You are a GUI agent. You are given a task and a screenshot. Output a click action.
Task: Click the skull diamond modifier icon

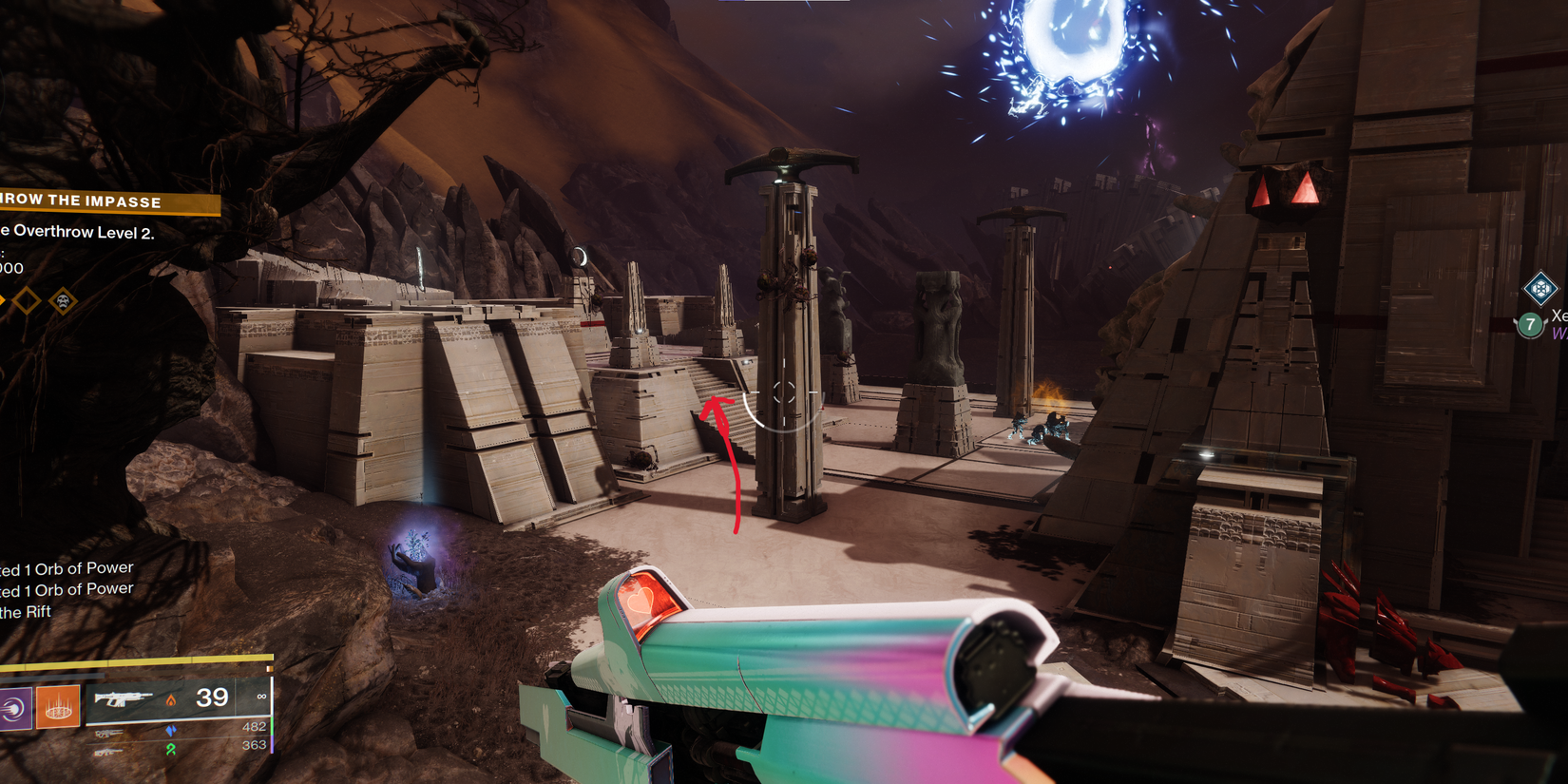click(x=62, y=300)
